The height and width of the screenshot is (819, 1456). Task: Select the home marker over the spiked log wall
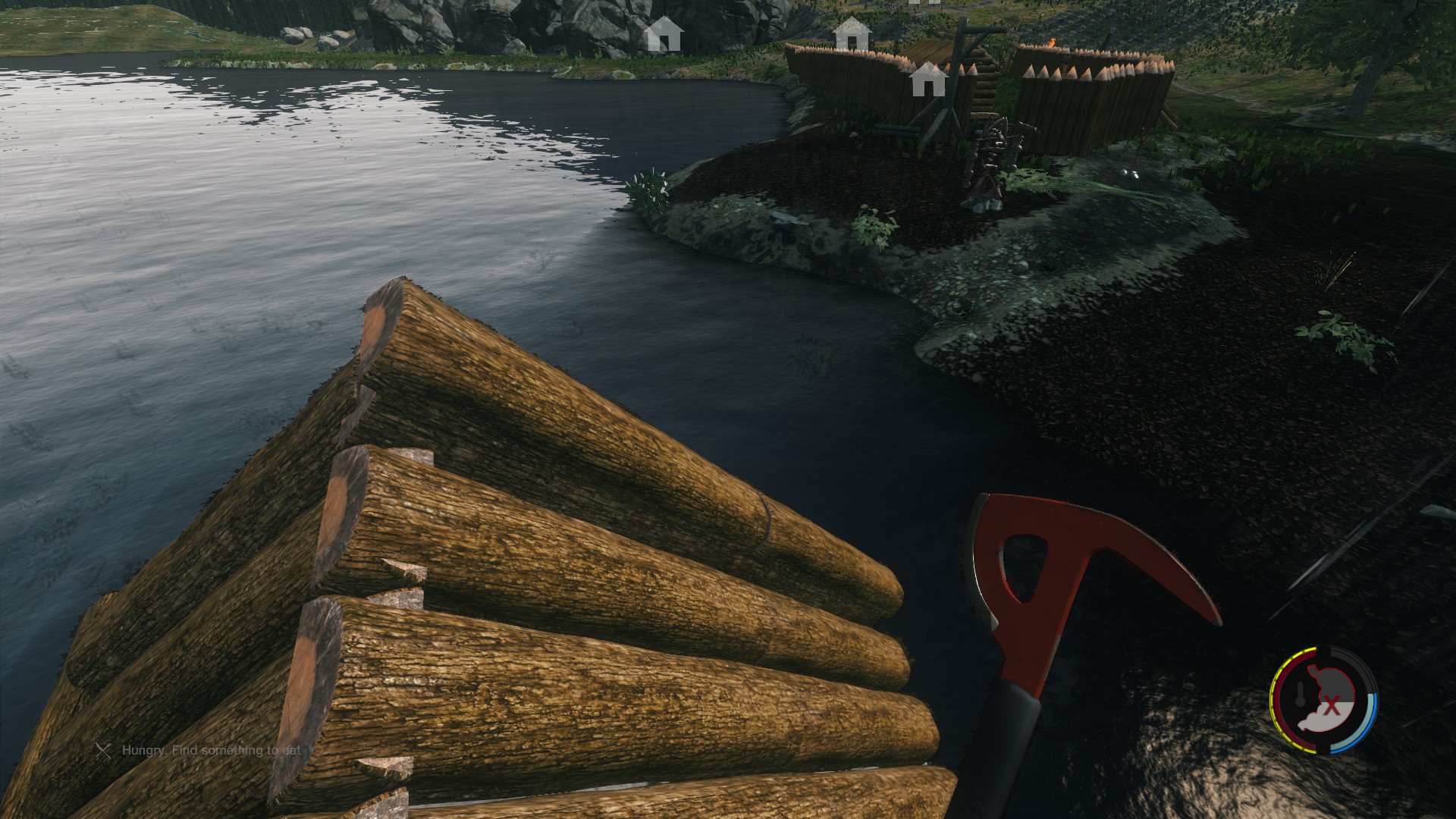[x=927, y=80]
